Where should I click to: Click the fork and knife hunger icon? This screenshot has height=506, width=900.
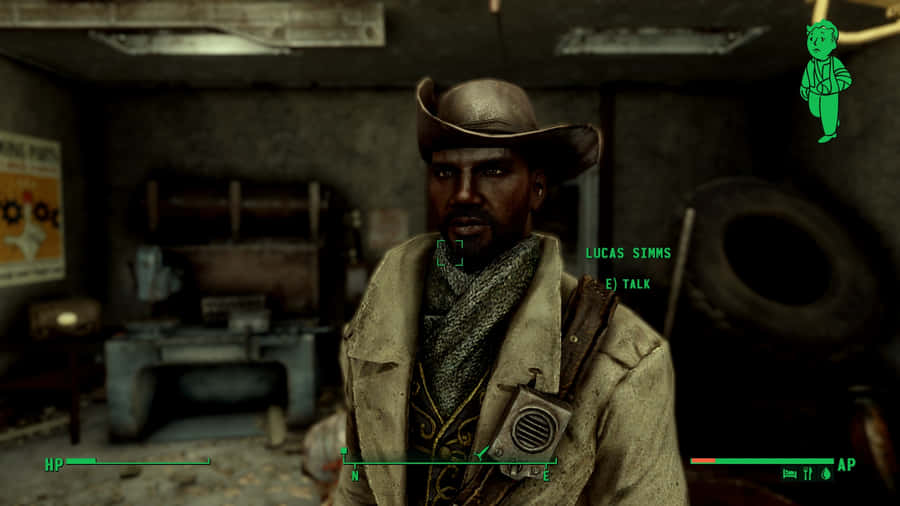[x=808, y=475]
